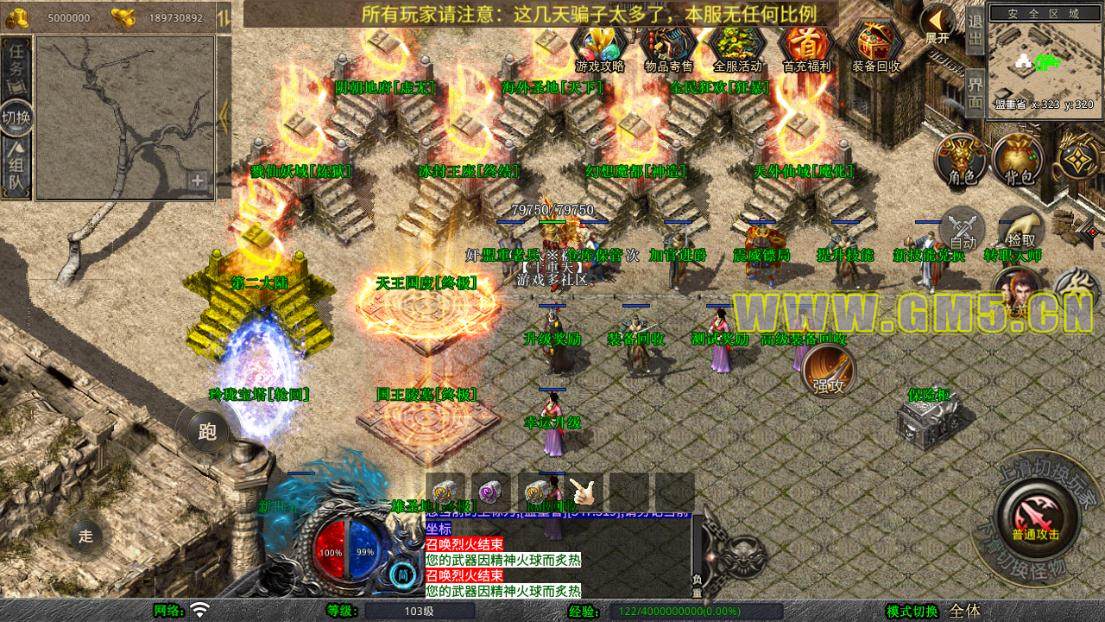Image resolution: width=1105 pixels, height=622 pixels.
Task: Activate the 强攻 power attack skill
Action: point(826,372)
